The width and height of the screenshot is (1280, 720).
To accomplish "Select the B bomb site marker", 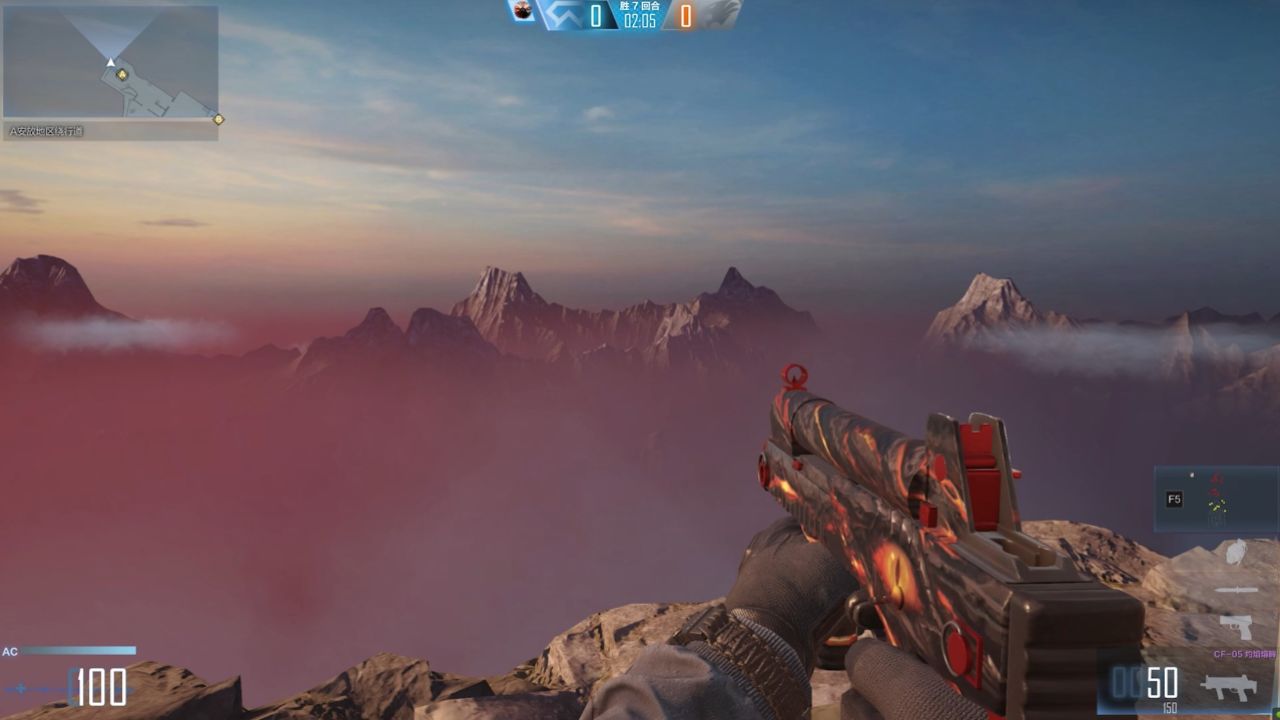I will [x=218, y=119].
